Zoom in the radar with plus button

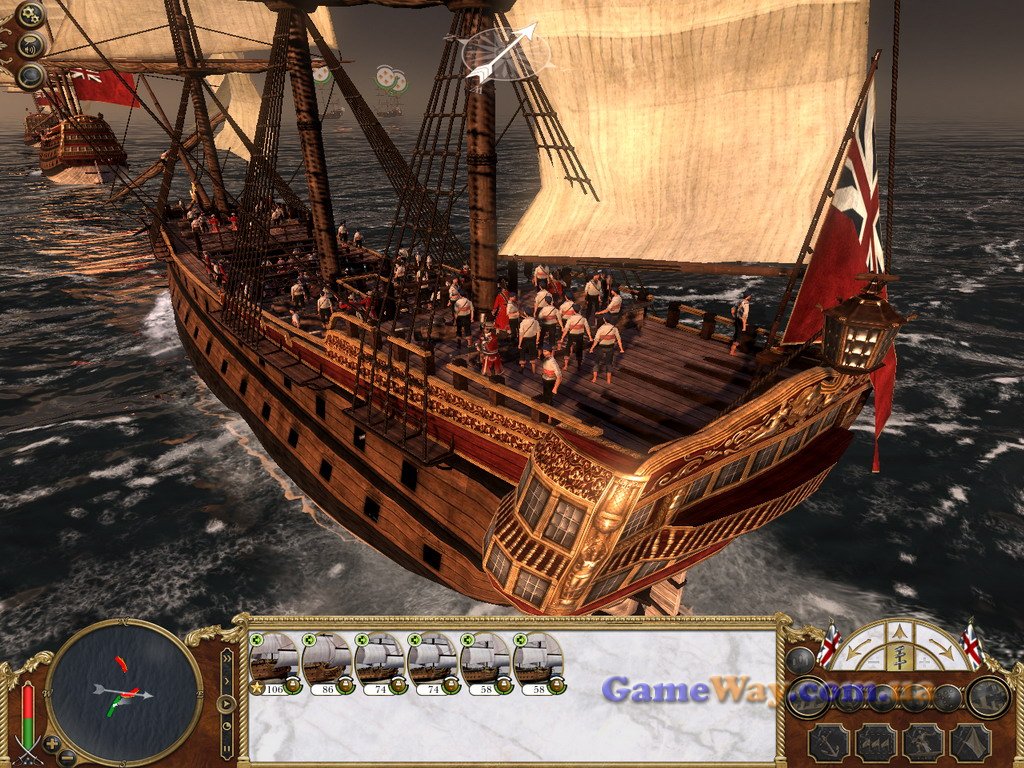coord(52,745)
